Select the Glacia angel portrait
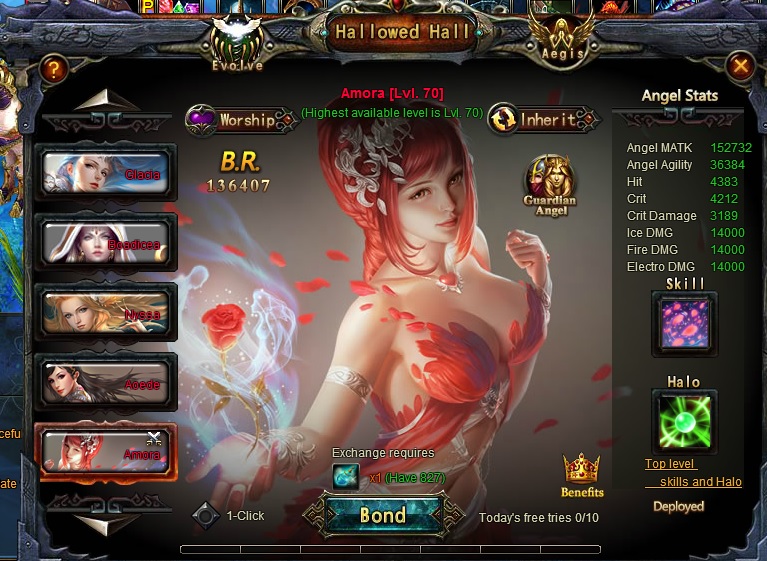Viewport: 767px width, 561px height. click(x=106, y=173)
